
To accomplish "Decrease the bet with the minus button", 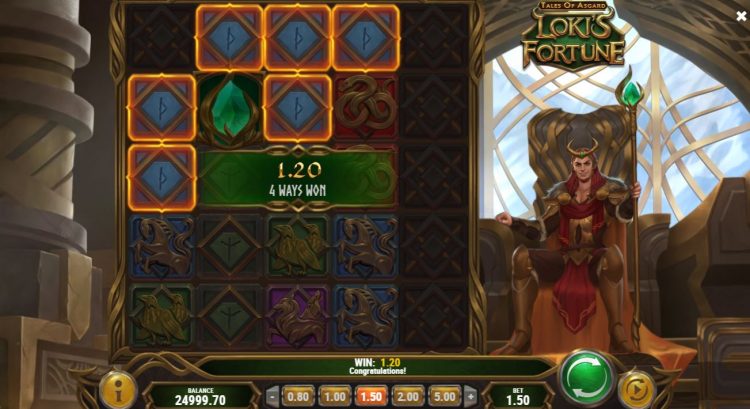I will click(x=272, y=395).
